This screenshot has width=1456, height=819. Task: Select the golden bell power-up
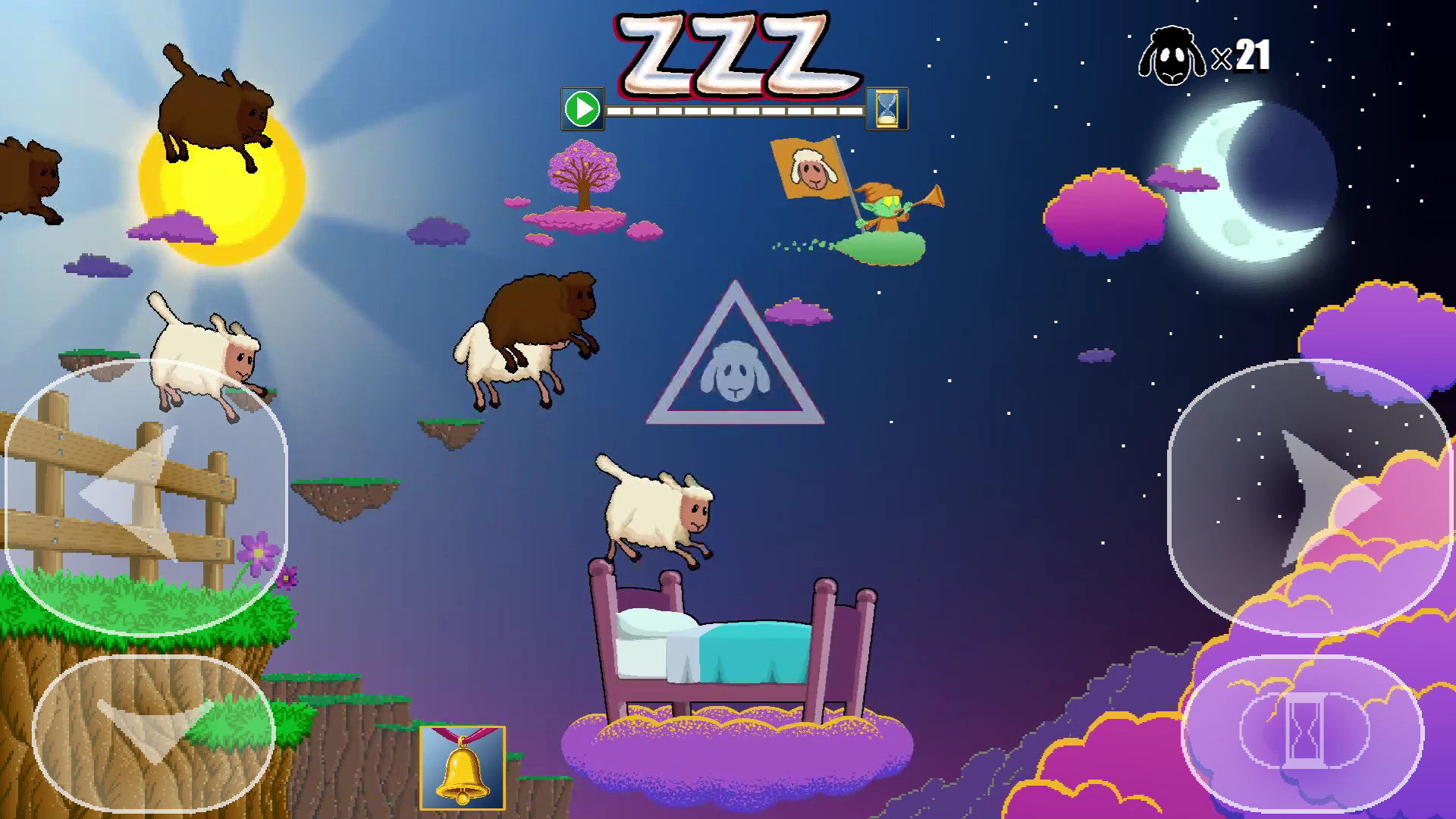tap(461, 768)
